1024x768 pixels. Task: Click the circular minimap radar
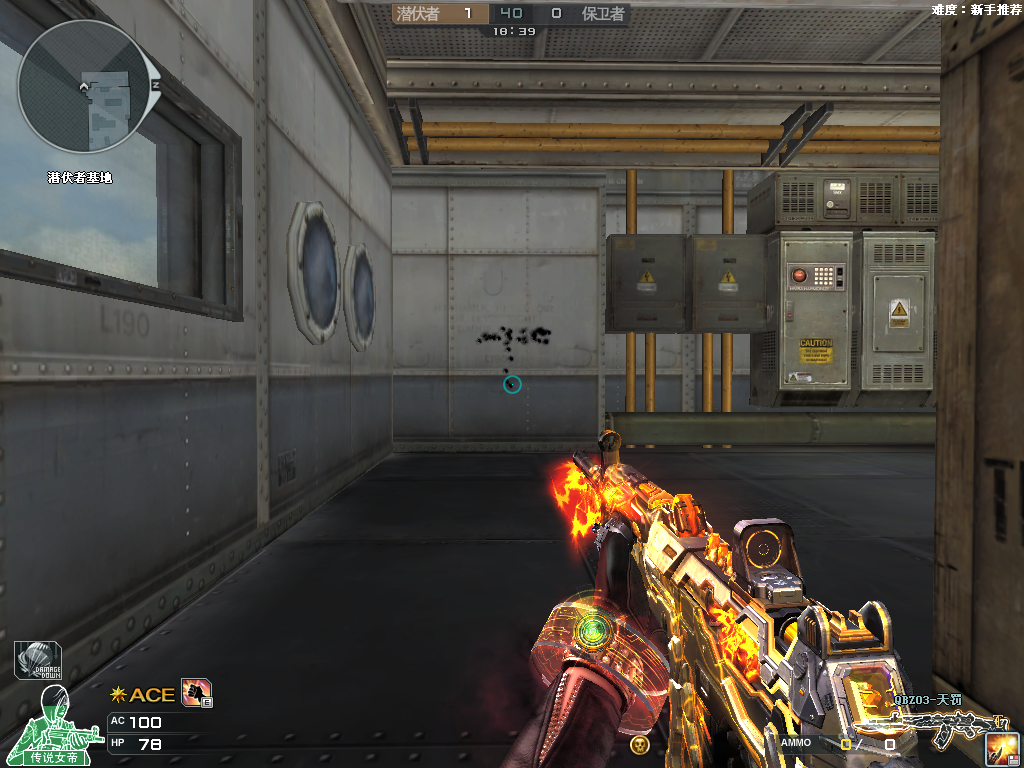[88, 88]
